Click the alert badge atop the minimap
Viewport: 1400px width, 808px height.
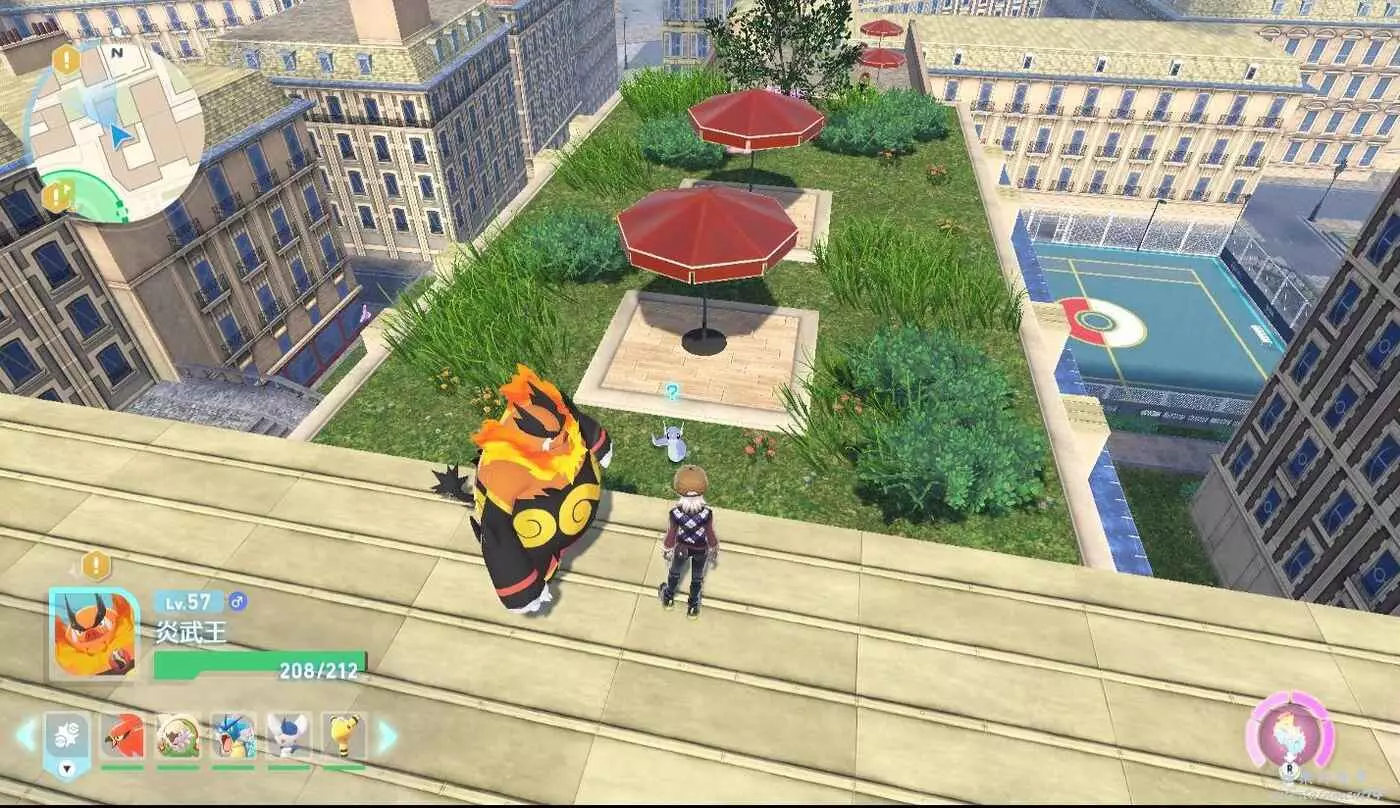[x=66, y=60]
